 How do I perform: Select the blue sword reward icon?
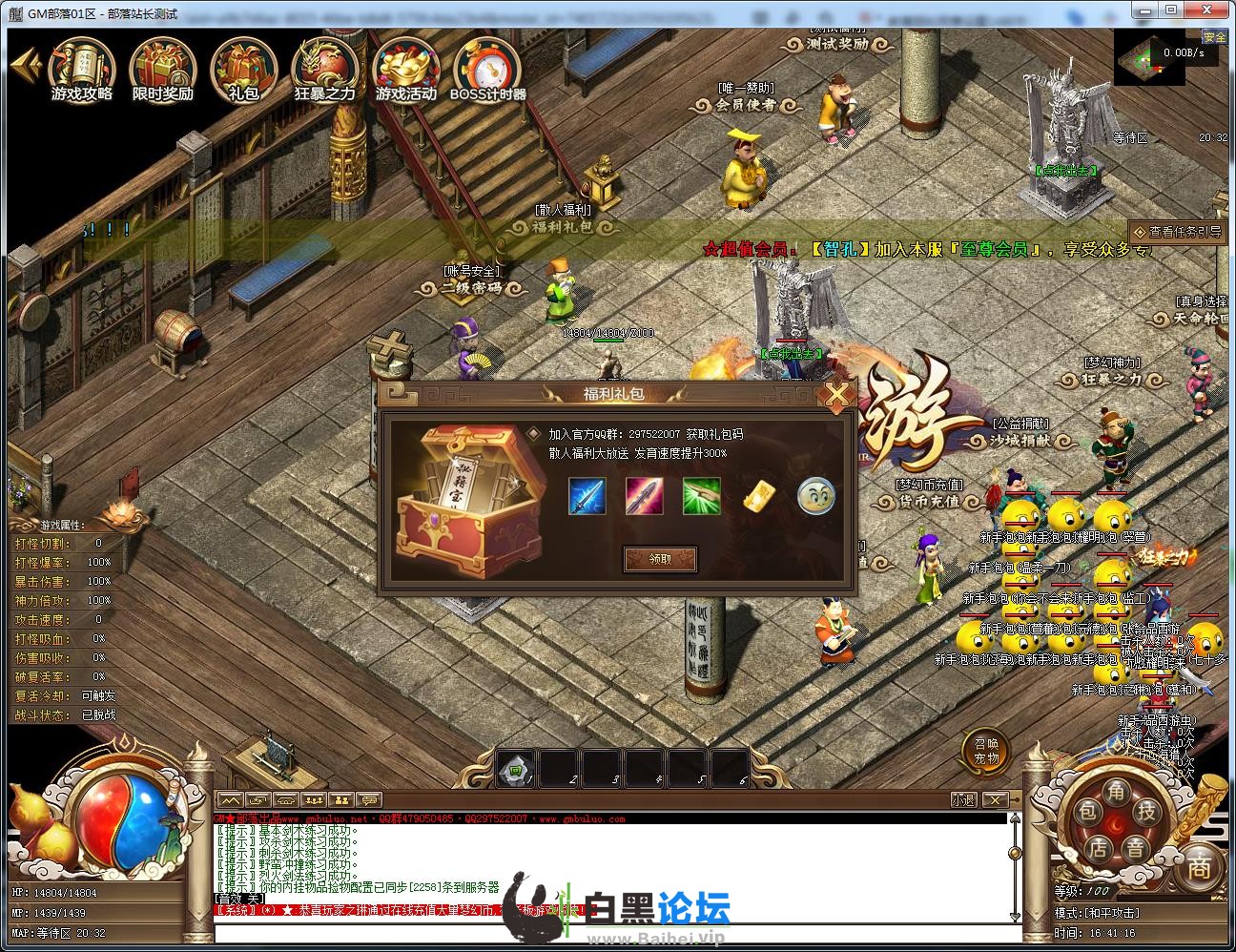point(587,496)
